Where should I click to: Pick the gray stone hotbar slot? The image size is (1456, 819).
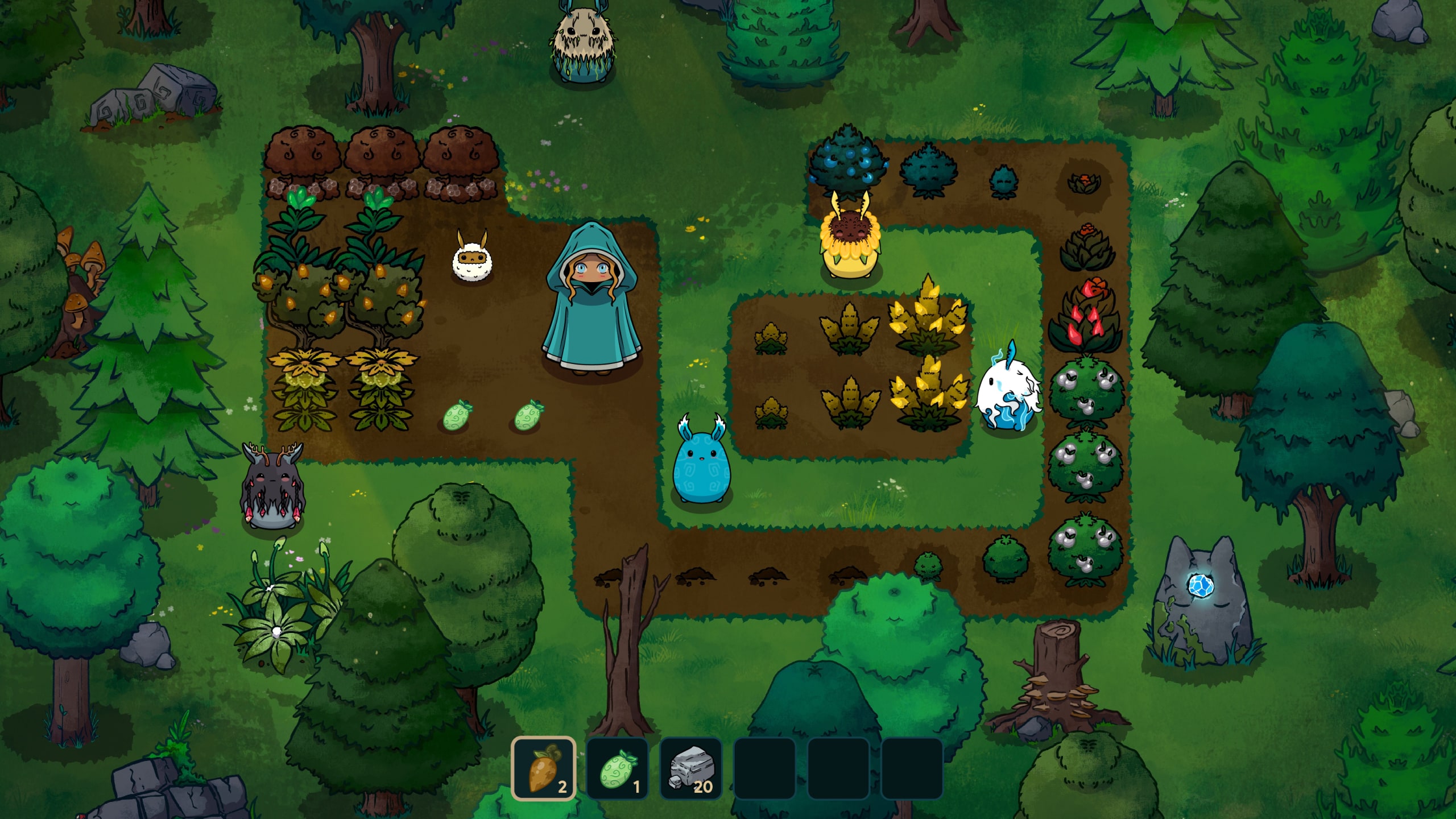(x=690, y=768)
